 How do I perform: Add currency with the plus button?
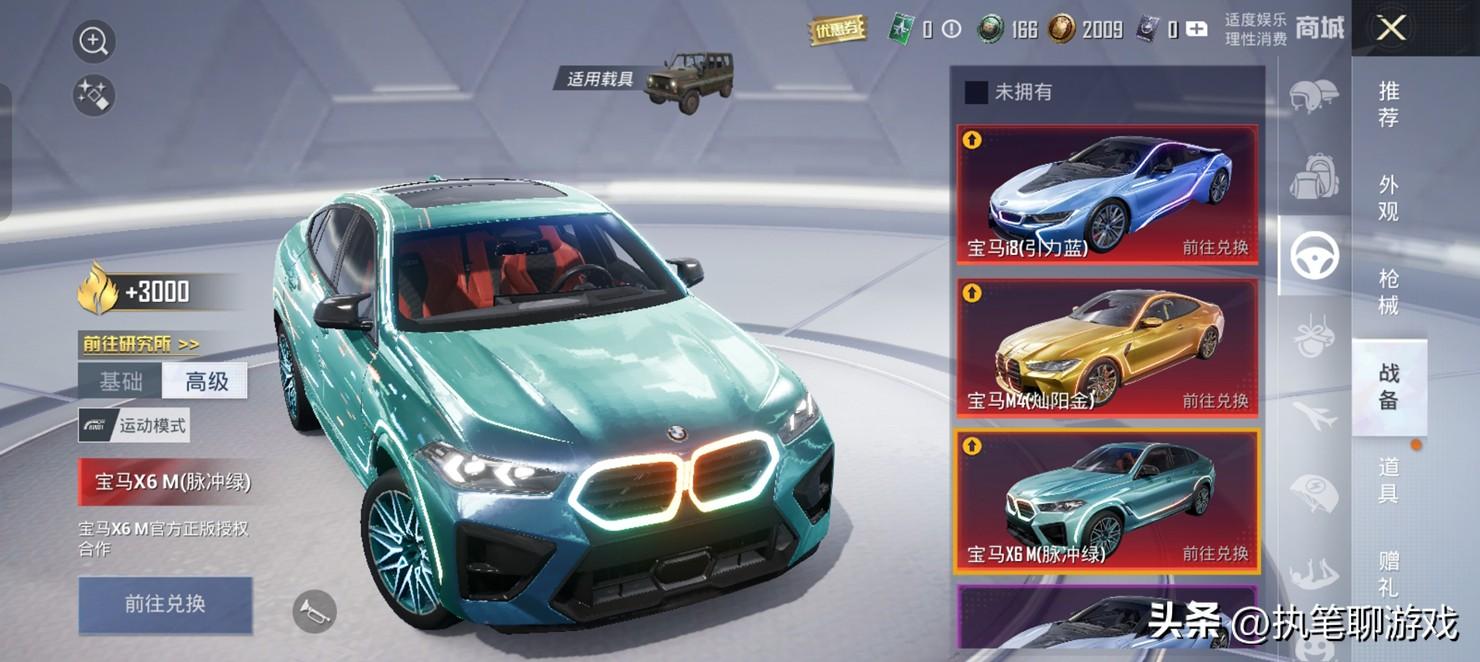pos(1196,30)
